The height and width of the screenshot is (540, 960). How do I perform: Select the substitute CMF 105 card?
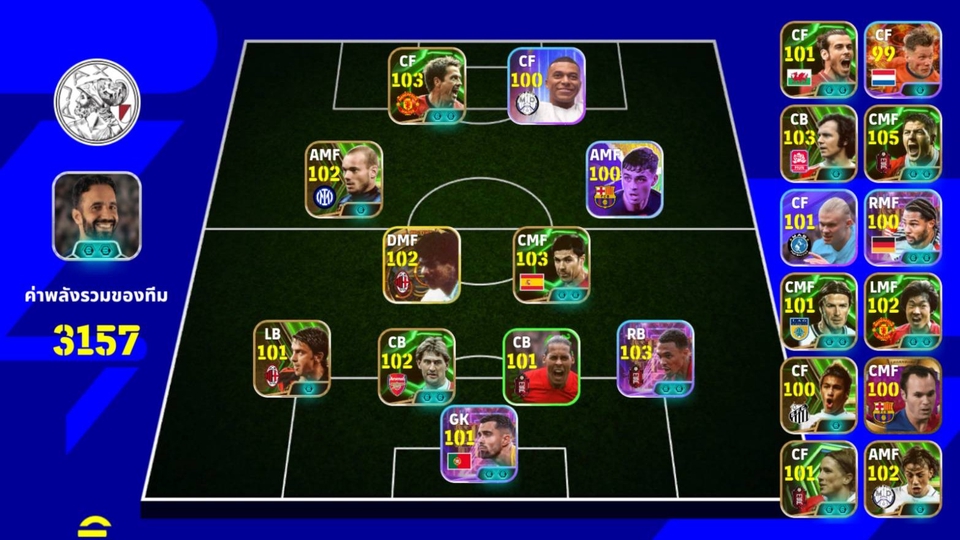[x=903, y=143]
